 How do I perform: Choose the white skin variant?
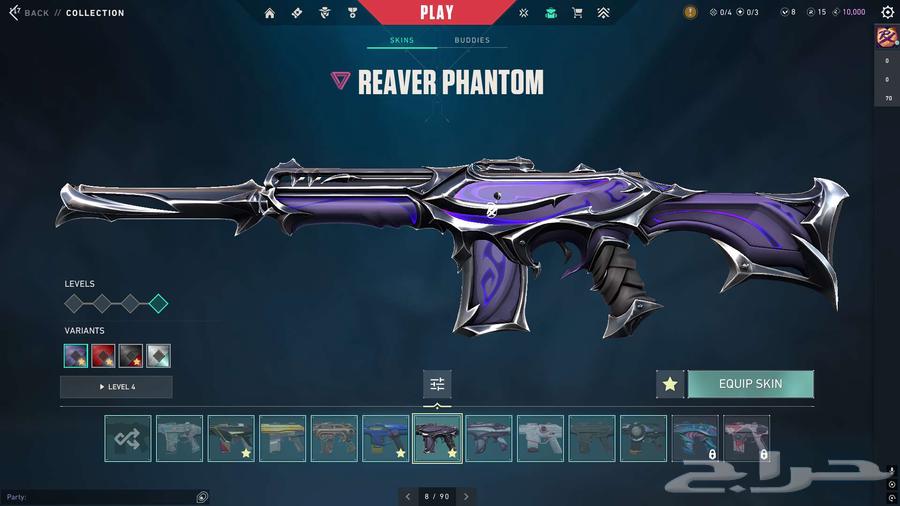pyautogui.click(x=158, y=355)
